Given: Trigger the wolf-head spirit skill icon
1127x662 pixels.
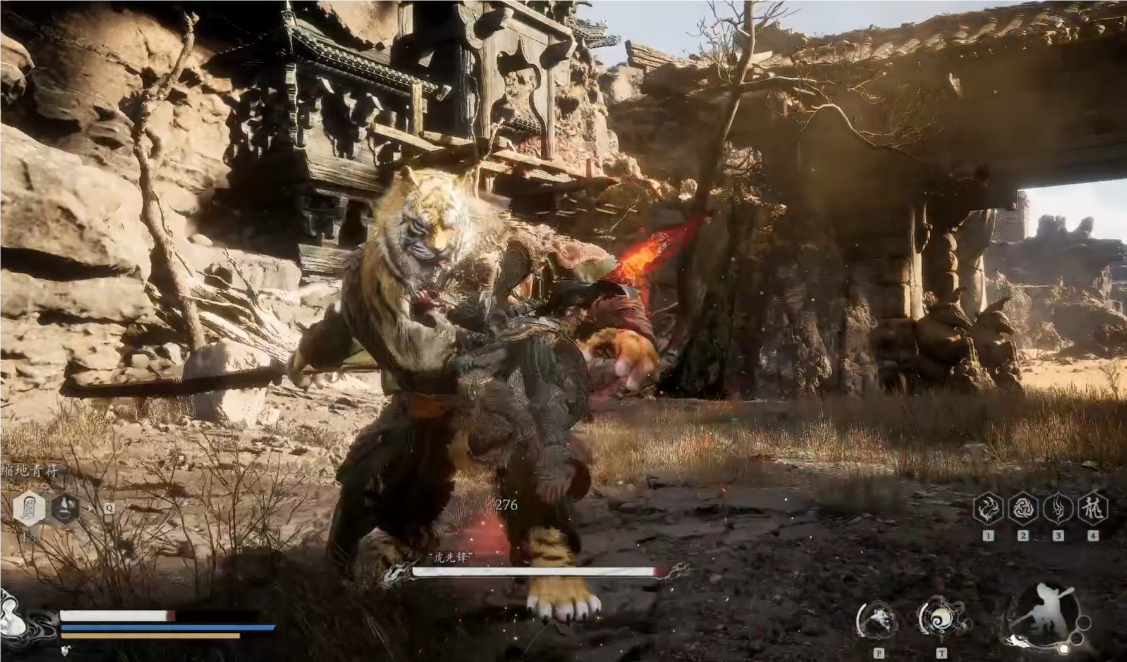Looking at the screenshot, I should tap(877, 620).
